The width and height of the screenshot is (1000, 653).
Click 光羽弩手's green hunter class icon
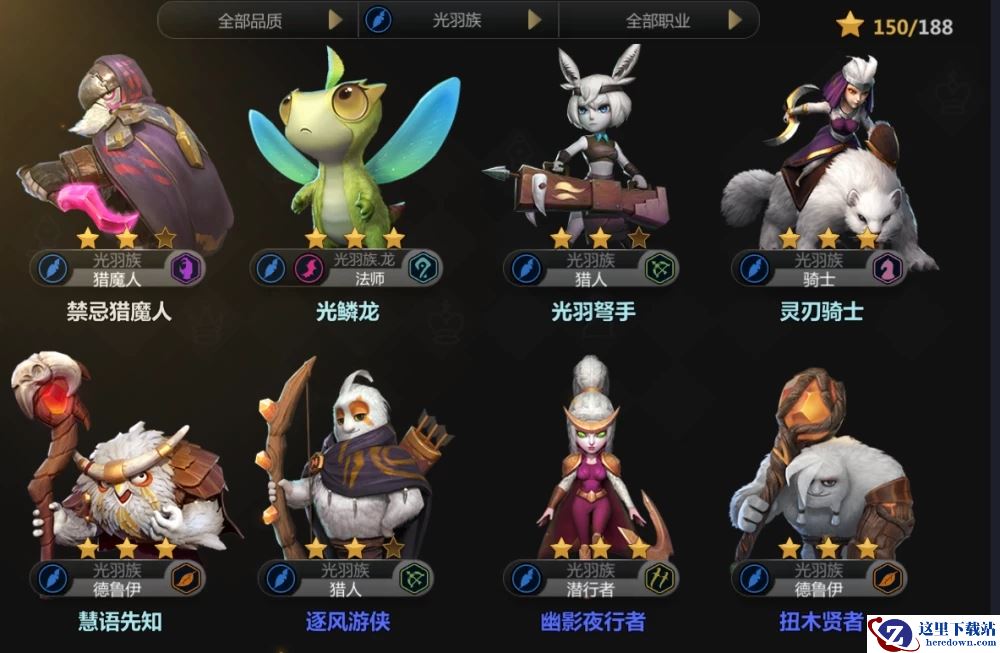(x=661, y=268)
